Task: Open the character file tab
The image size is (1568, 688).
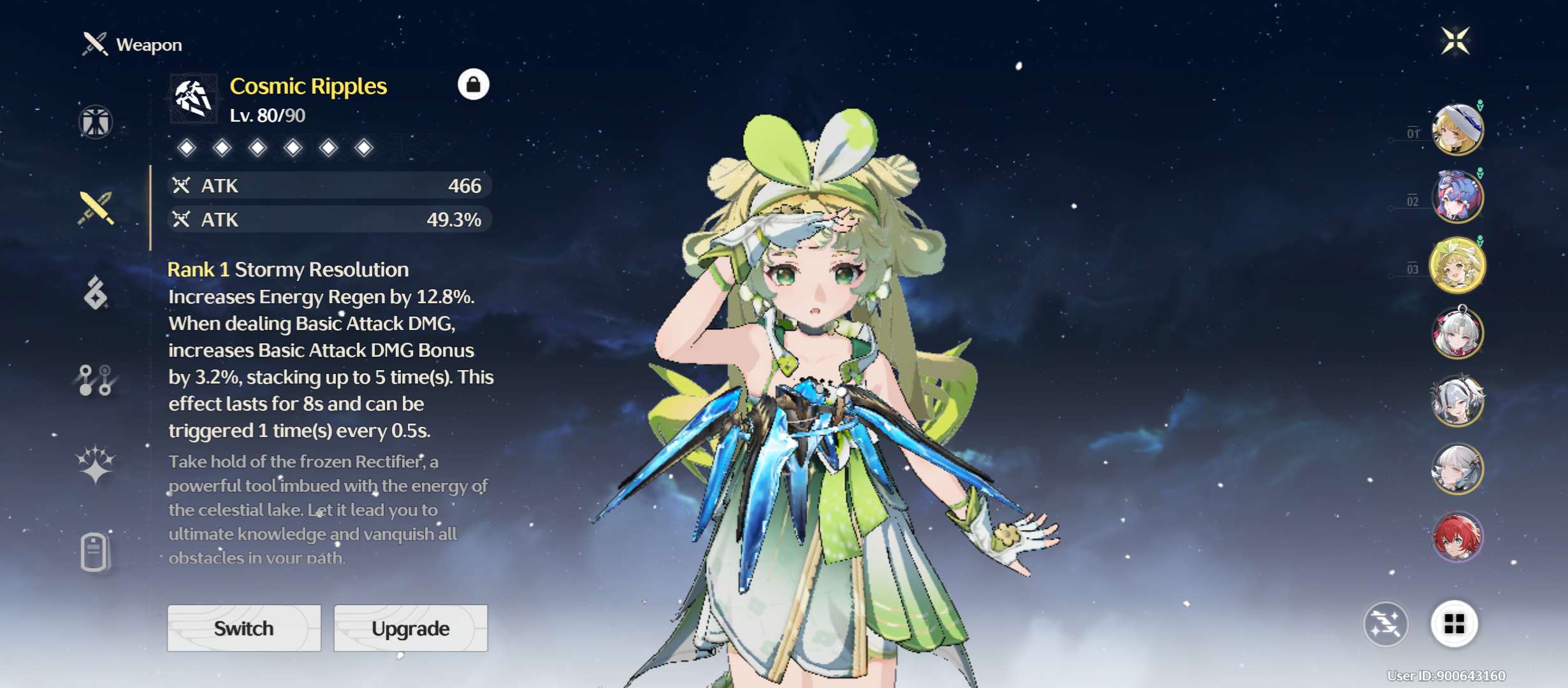Action: [x=95, y=551]
